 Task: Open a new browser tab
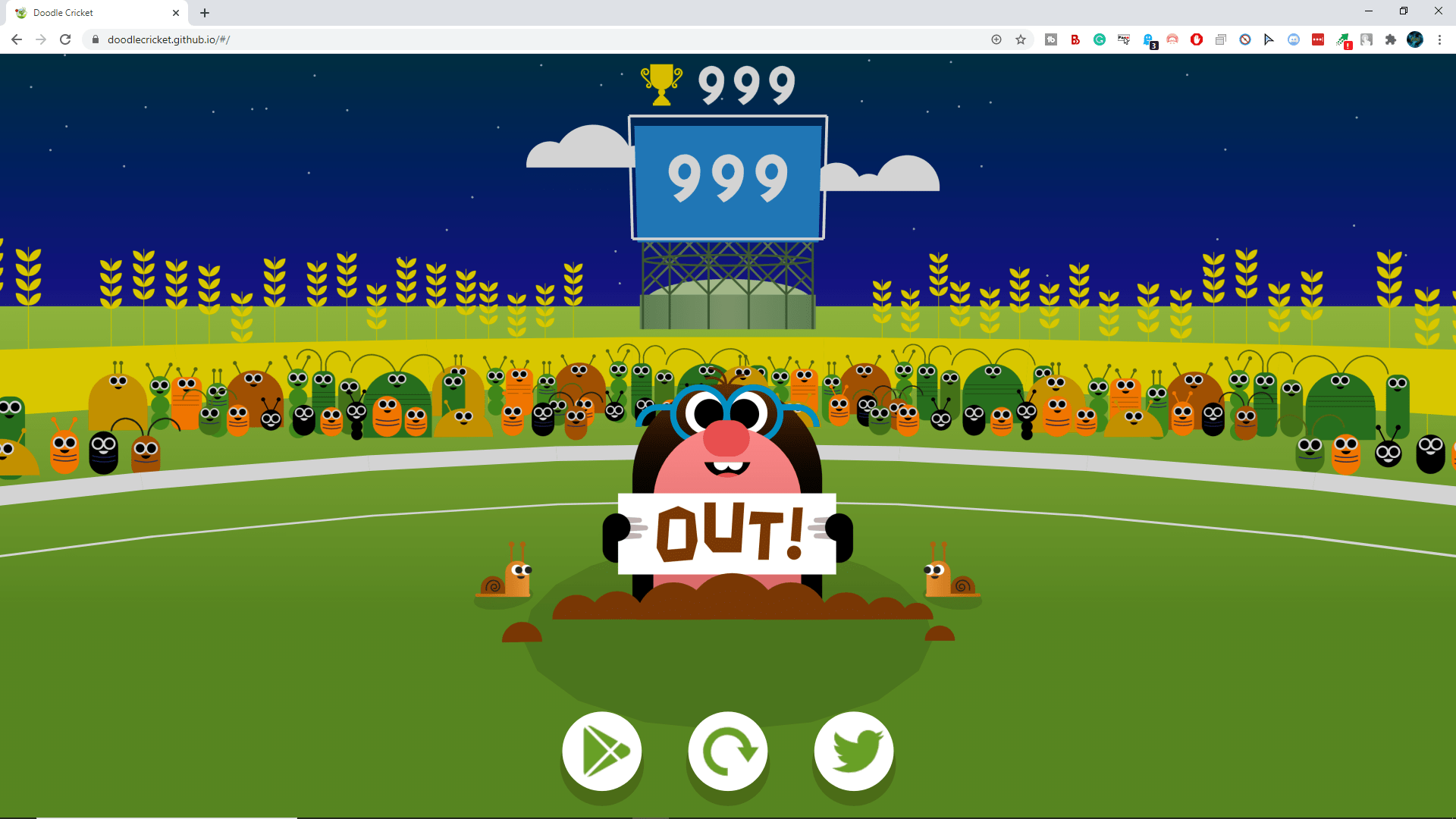(x=204, y=12)
